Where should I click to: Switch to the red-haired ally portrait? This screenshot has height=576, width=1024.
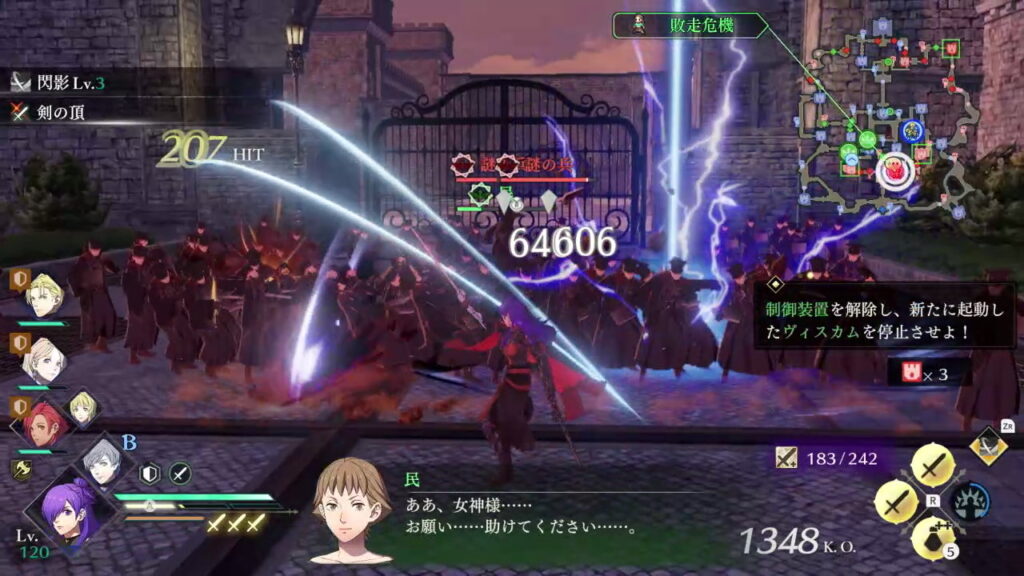point(44,424)
